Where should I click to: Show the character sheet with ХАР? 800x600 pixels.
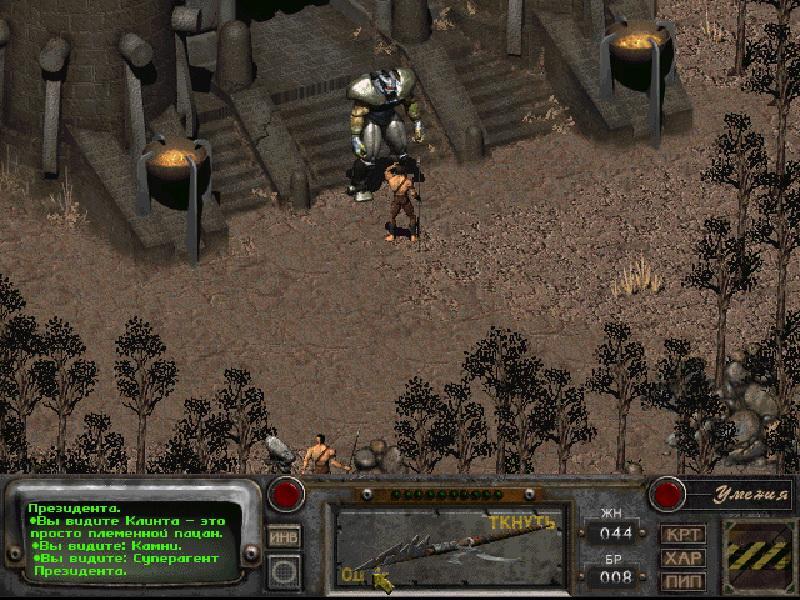coord(683,558)
